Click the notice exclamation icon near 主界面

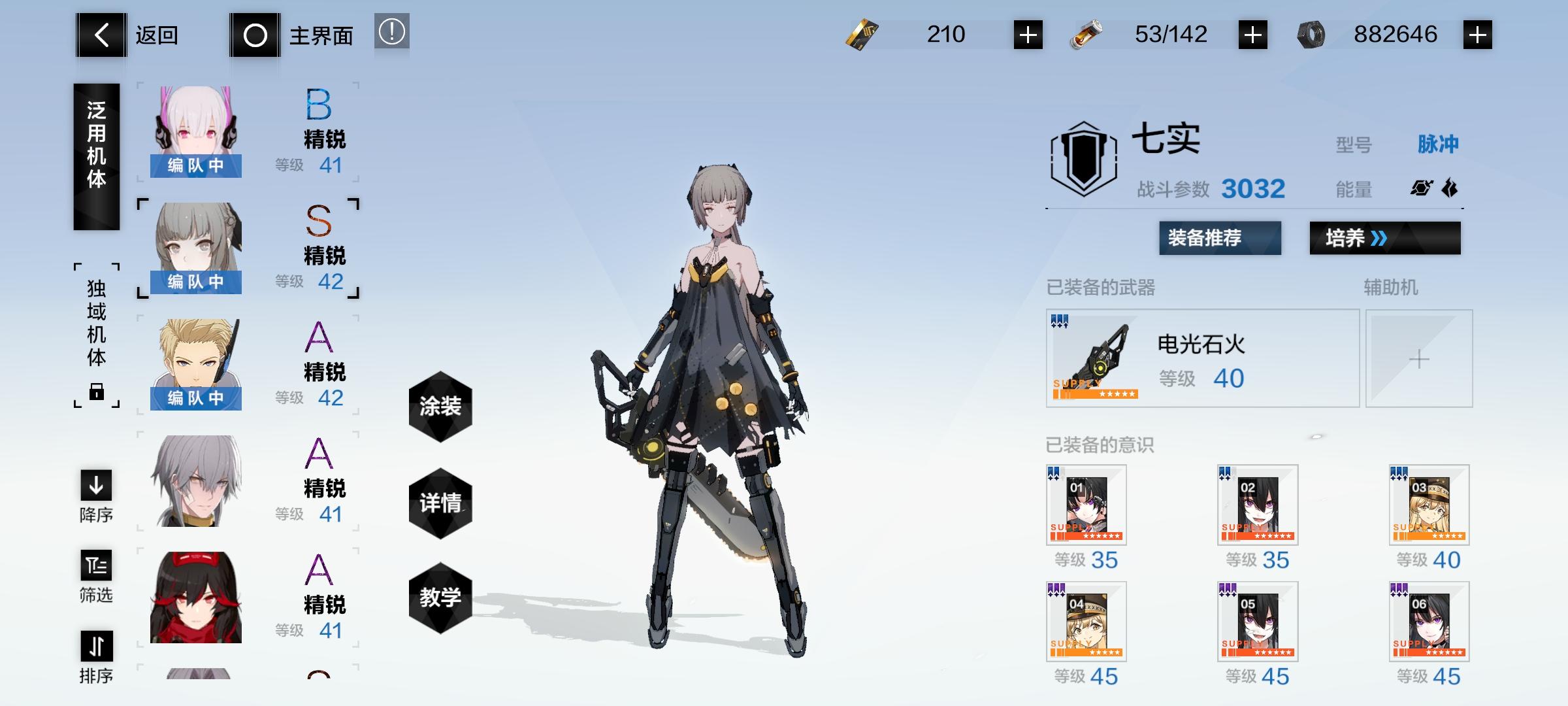click(391, 34)
